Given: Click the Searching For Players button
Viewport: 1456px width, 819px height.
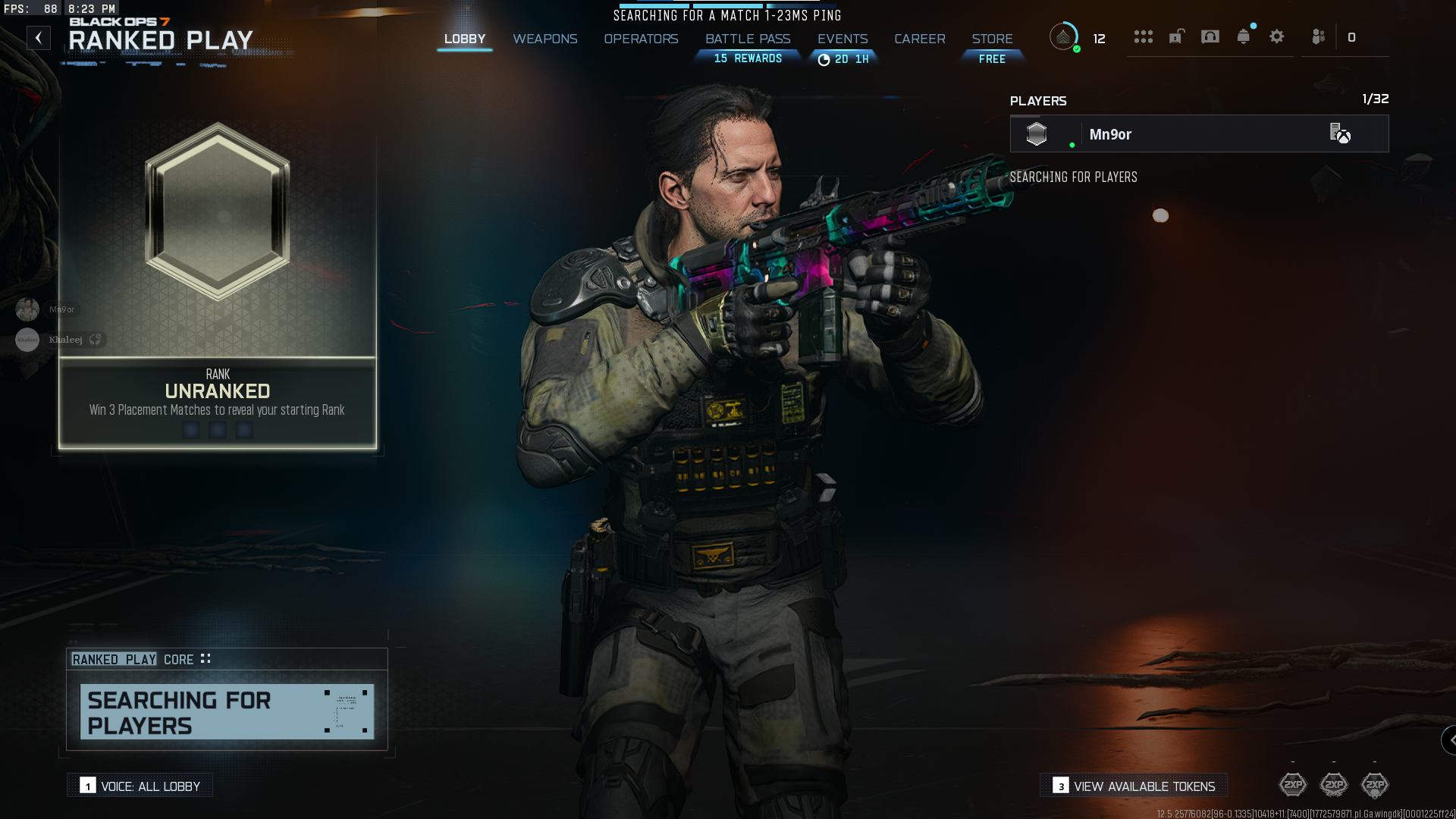Looking at the screenshot, I should click(x=227, y=712).
